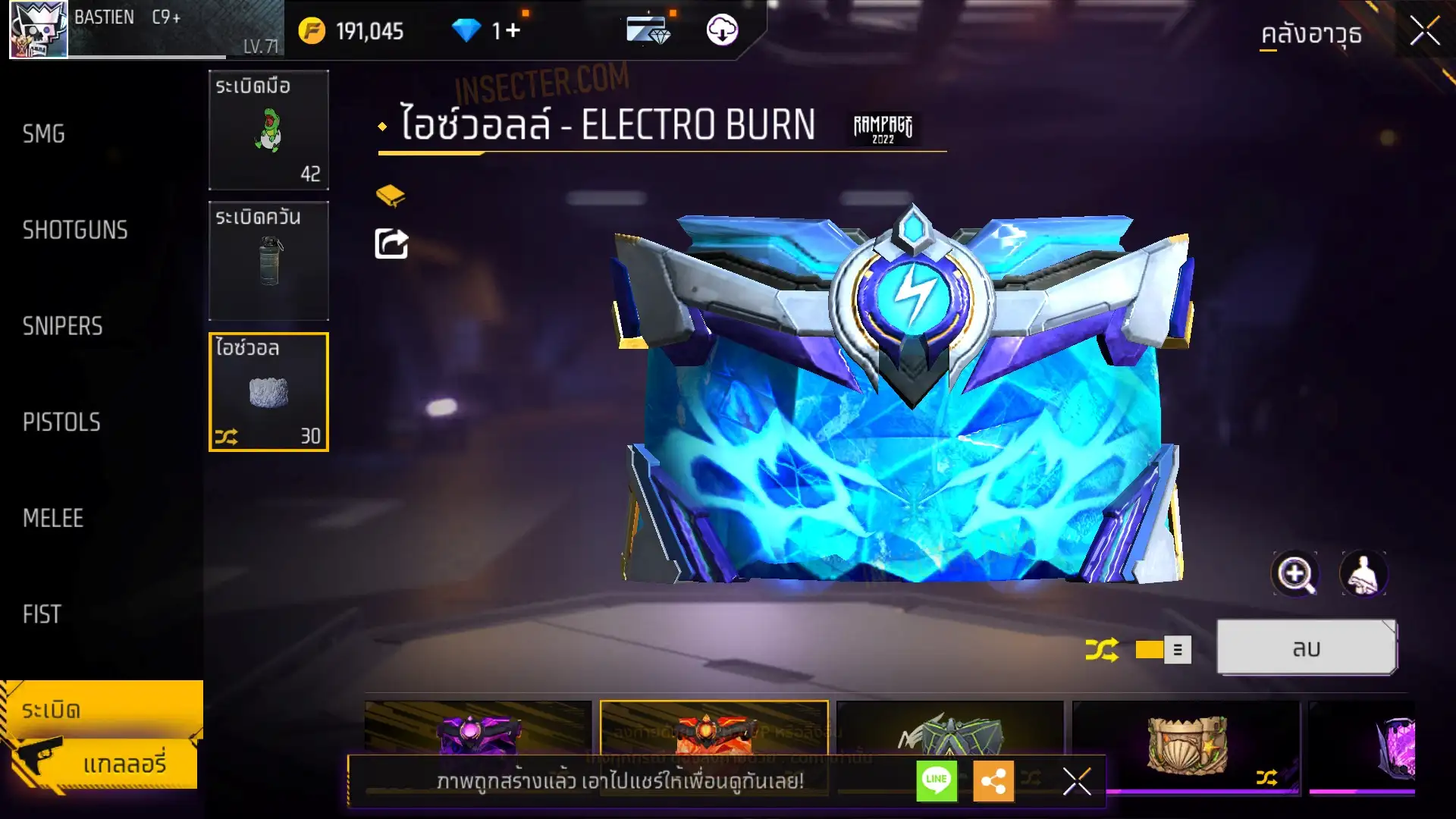Switch to the SMG weapon category
The width and height of the screenshot is (1456, 819).
[x=44, y=134]
